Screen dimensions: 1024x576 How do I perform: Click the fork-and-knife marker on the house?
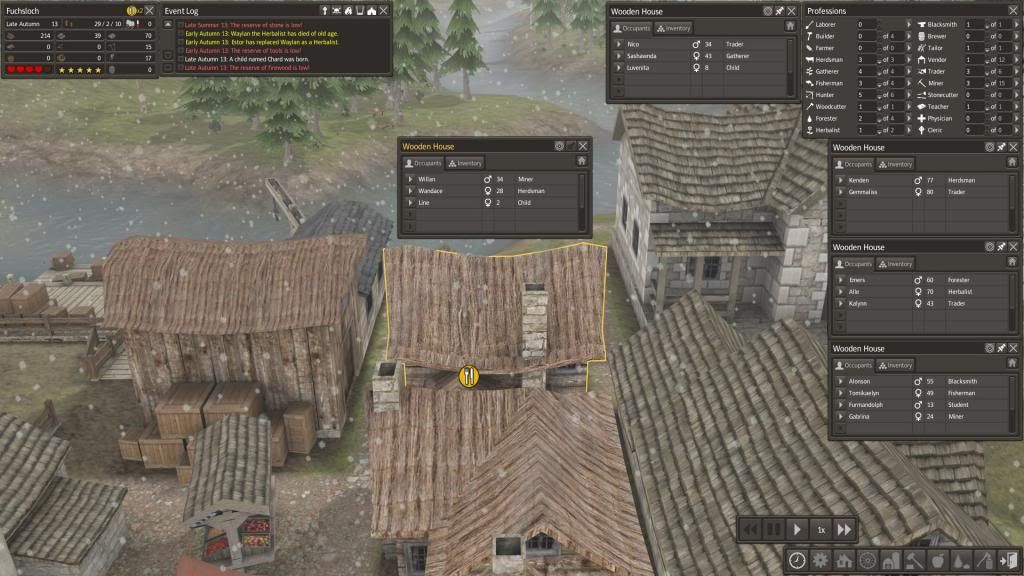[x=469, y=376]
